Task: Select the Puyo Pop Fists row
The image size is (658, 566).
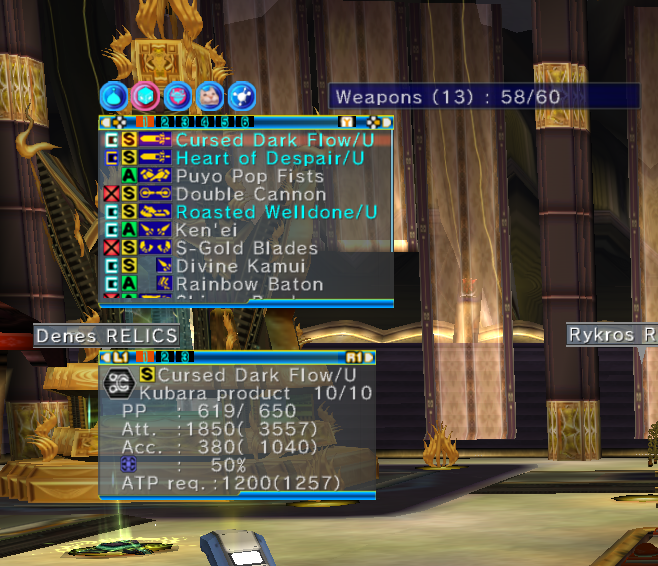Action: click(234, 176)
